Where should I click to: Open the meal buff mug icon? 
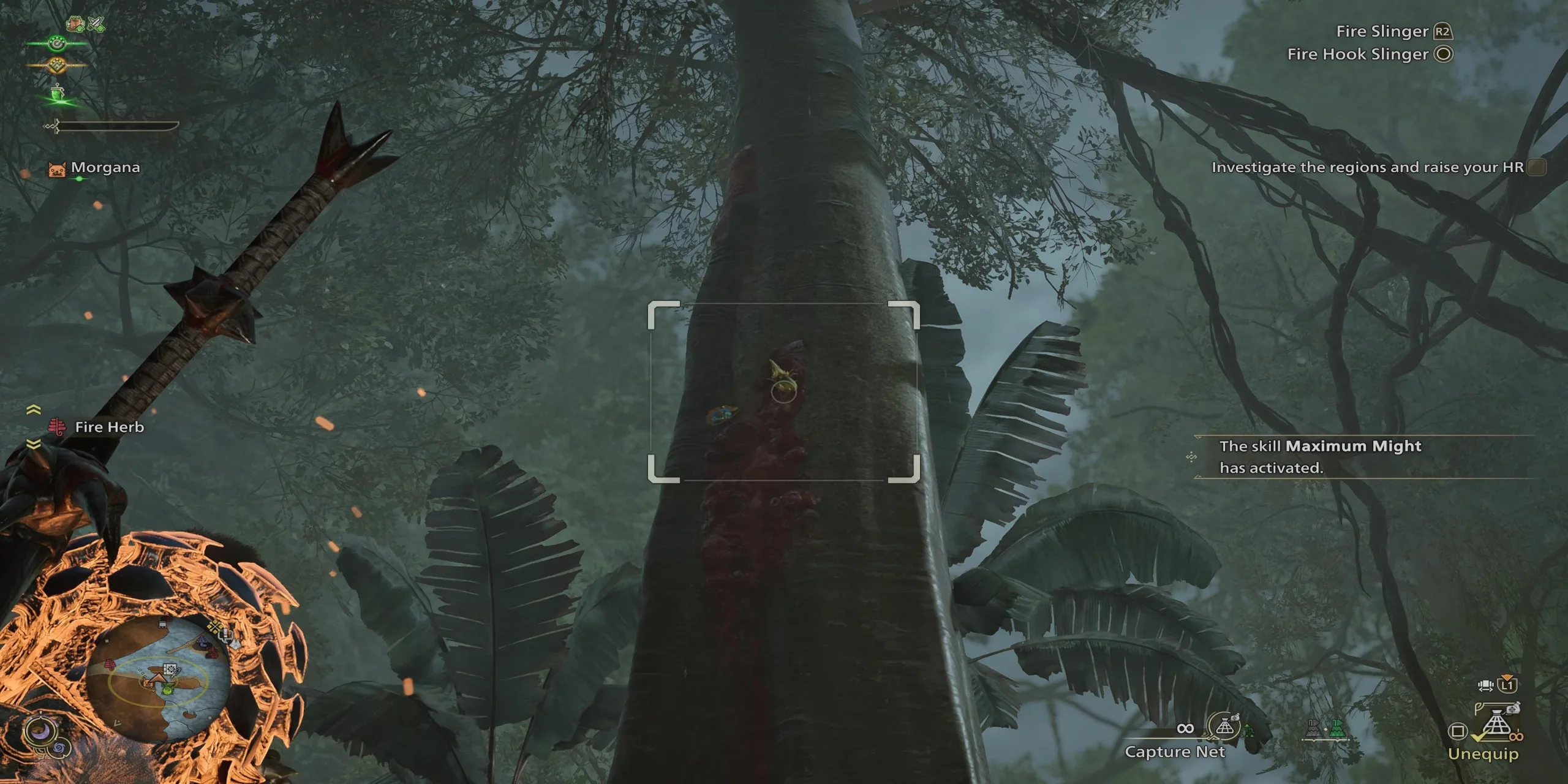pos(74,24)
